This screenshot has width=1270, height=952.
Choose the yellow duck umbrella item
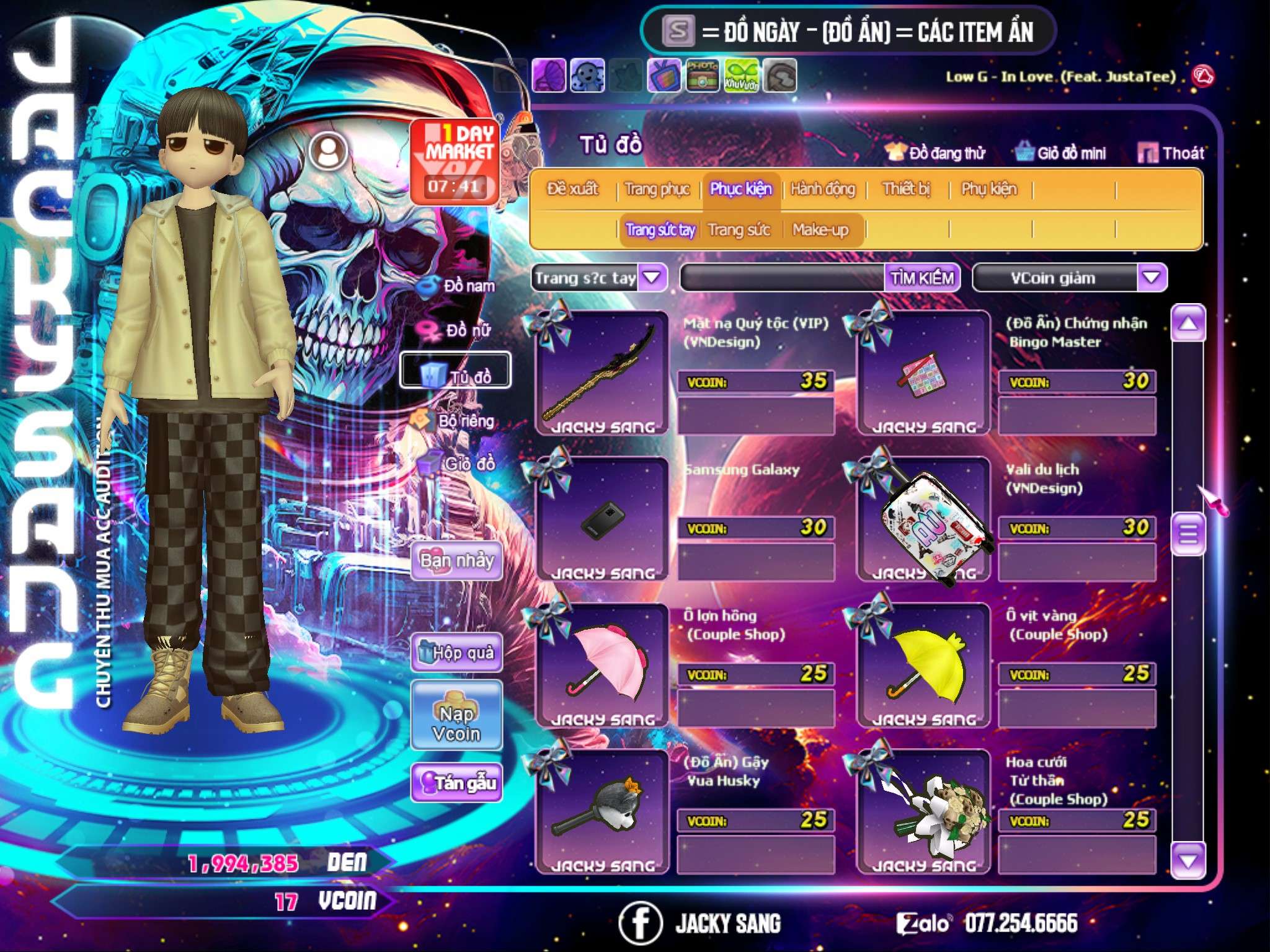(x=923, y=666)
